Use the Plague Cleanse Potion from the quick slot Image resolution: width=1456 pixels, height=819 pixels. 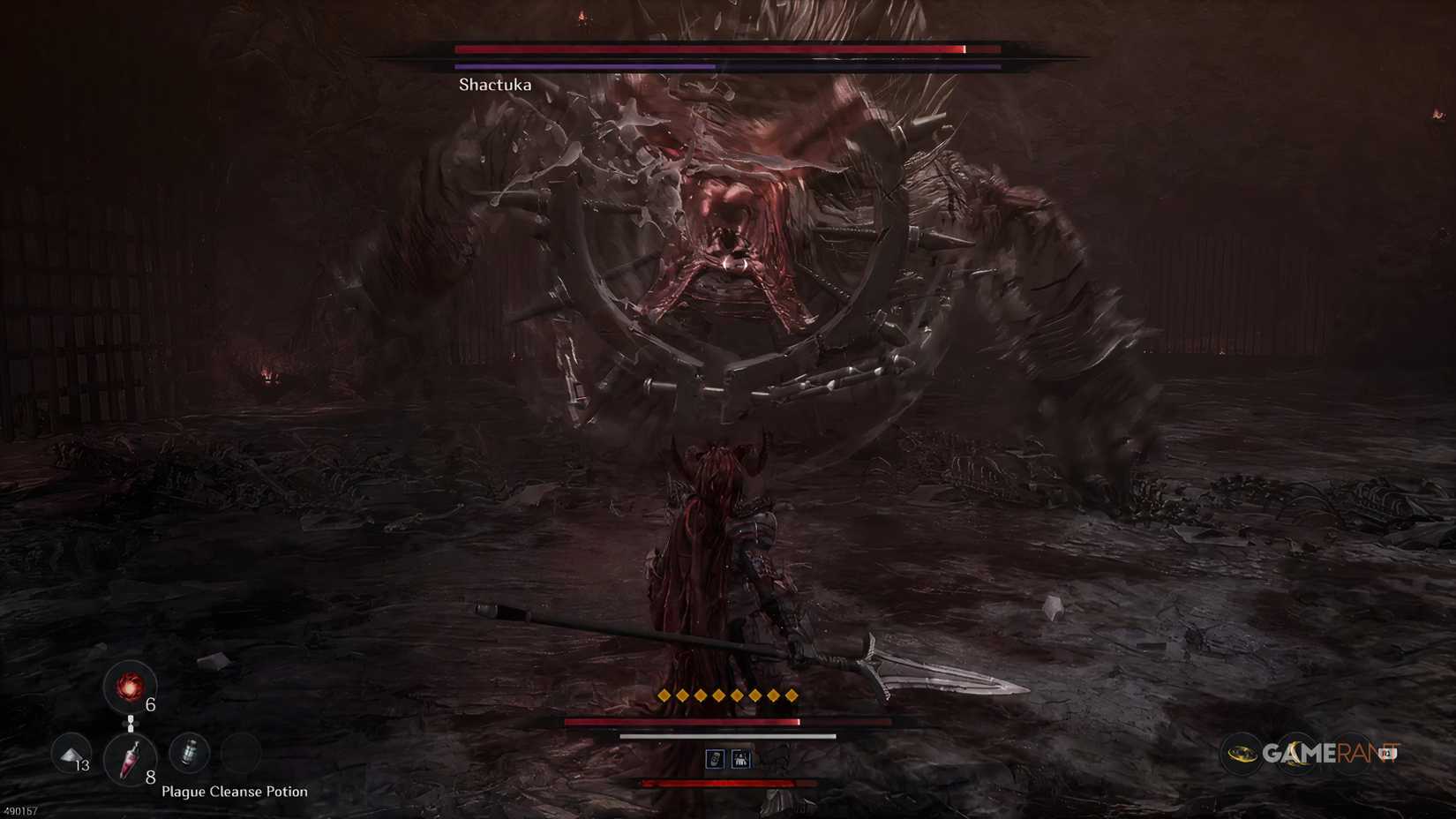pyautogui.click(x=130, y=759)
